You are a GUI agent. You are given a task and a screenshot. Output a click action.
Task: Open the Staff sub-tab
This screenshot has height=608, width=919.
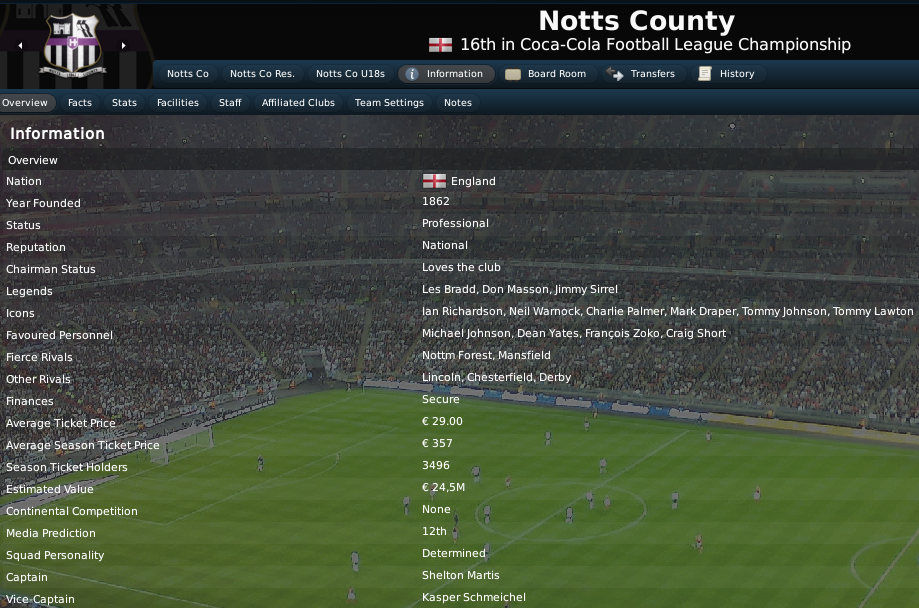click(x=230, y=103)
